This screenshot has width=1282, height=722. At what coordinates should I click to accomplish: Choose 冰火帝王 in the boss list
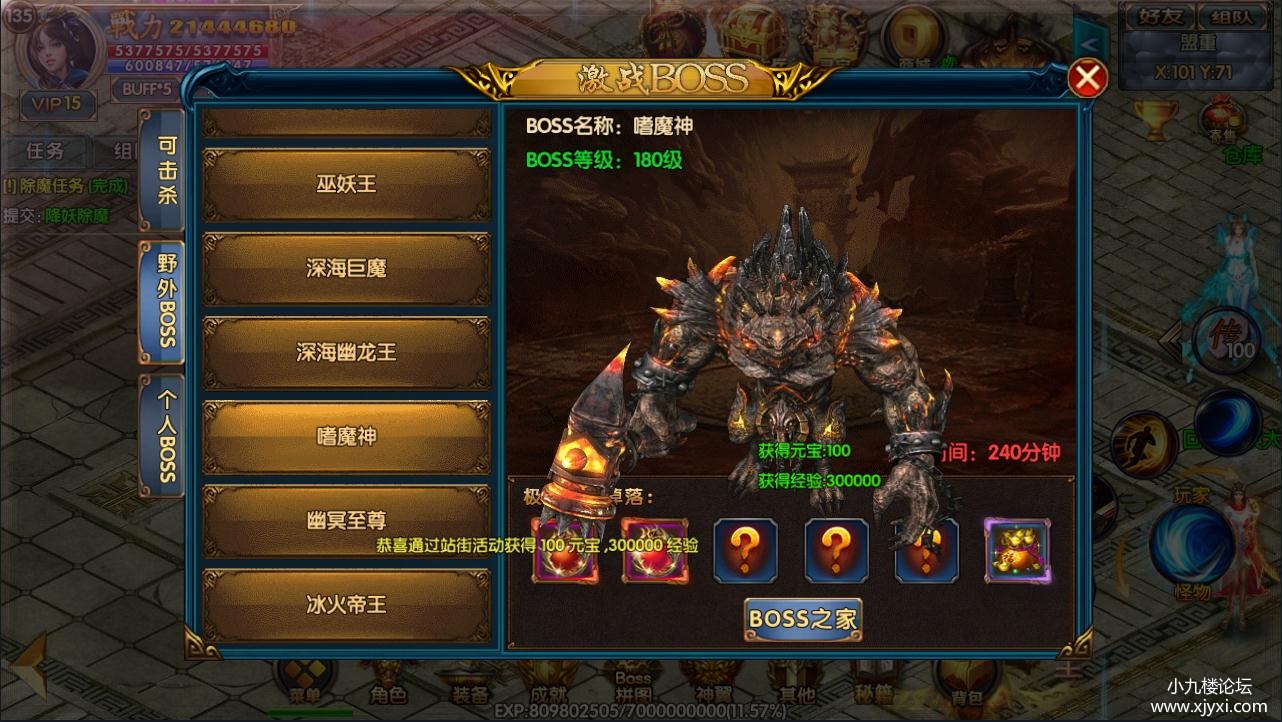[346, 605]
